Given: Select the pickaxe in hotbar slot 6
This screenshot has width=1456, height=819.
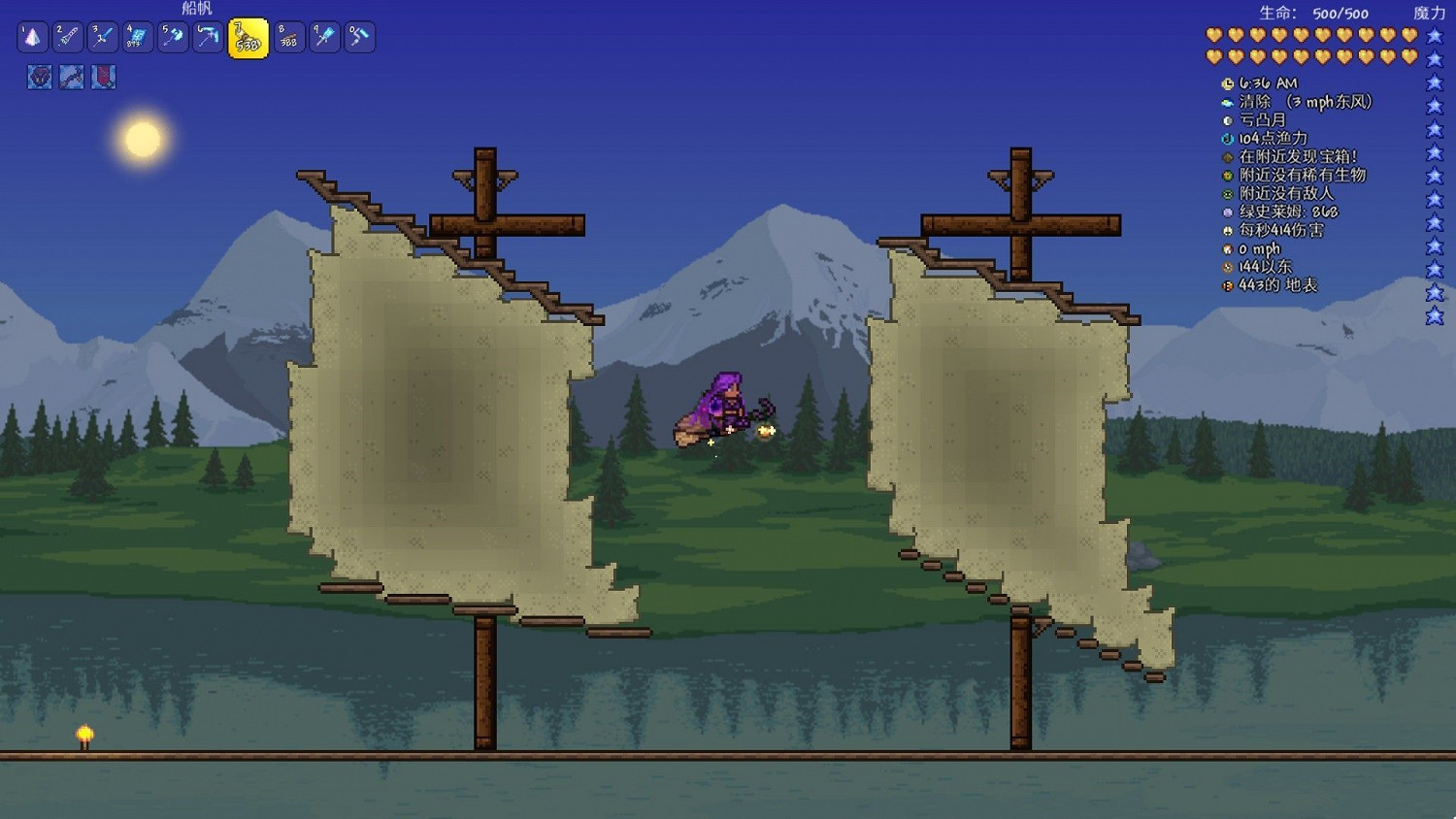Looking at the screenshot, I should click(x=207, y=36).
